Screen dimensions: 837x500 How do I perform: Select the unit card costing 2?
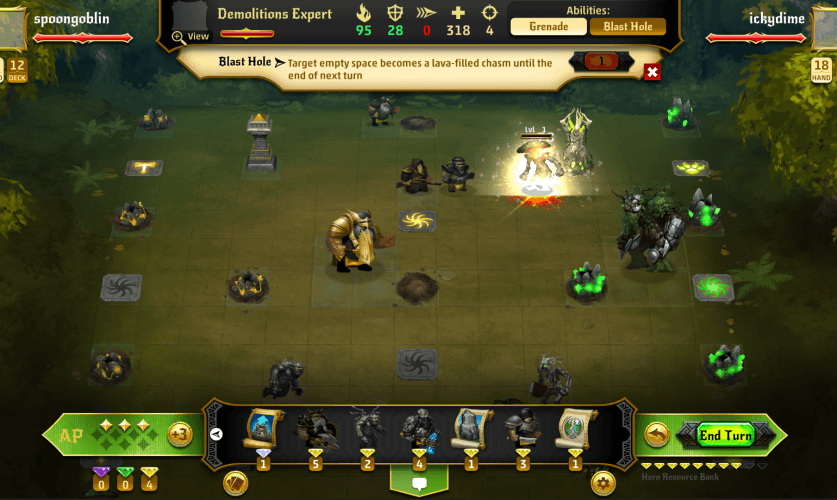tap(367, 430)
